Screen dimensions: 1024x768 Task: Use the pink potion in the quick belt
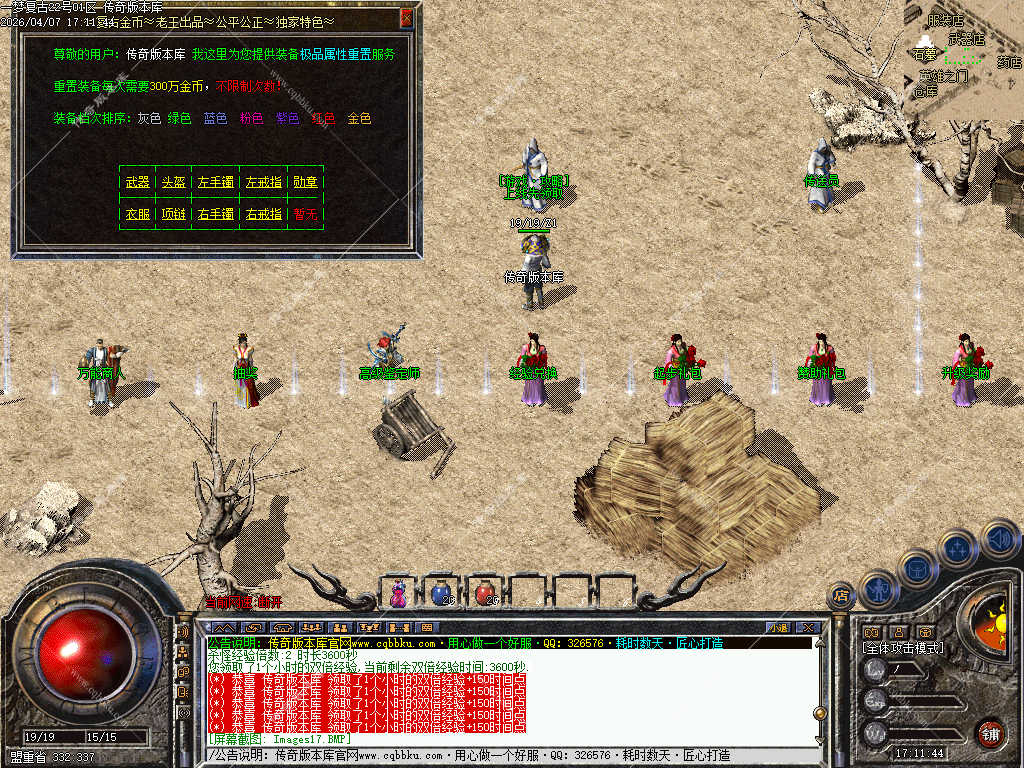tap(399, 593)
